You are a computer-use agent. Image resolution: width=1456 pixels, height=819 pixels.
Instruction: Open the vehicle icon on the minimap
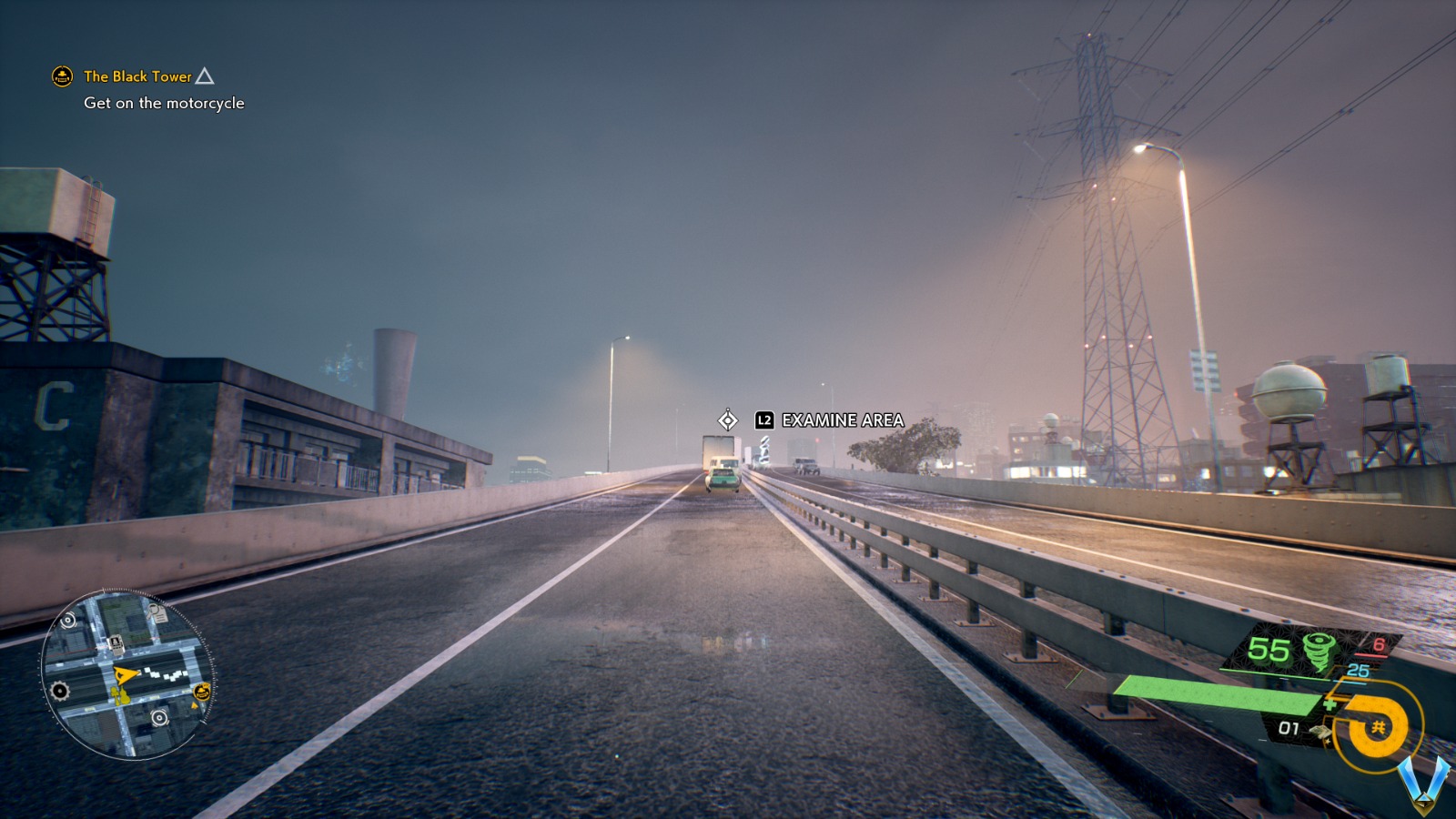click(116, 644)
